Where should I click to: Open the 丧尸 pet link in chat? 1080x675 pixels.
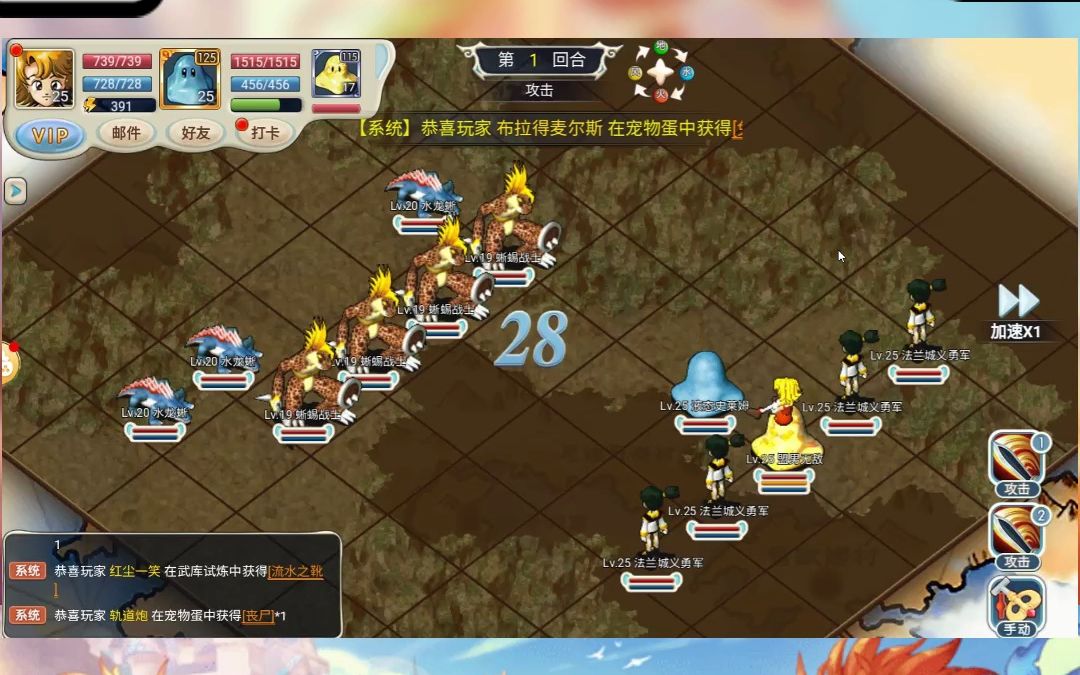(x=258, y=616)
